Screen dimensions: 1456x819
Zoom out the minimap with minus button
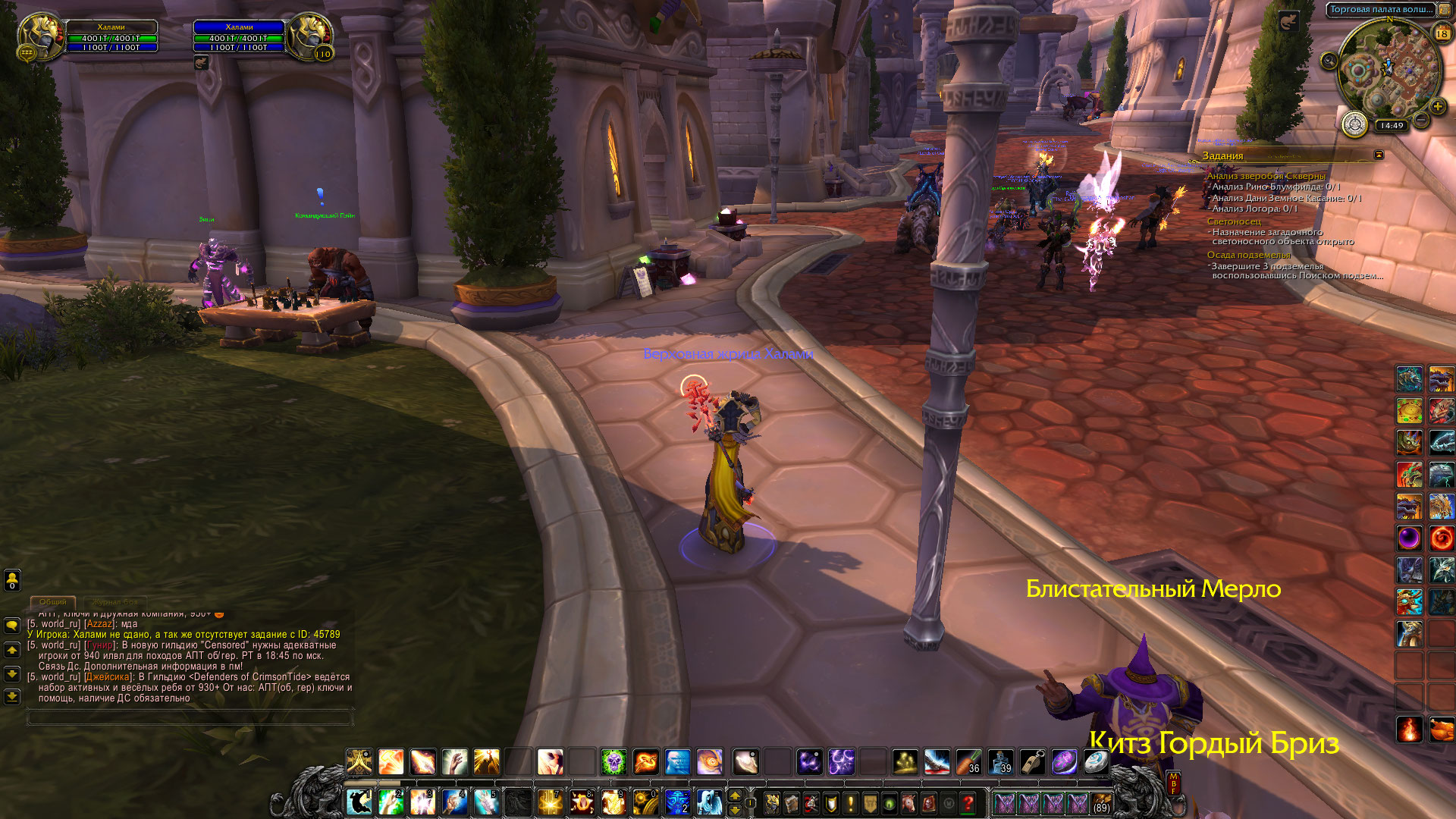pyautogui.click(x=1422, y=120)
